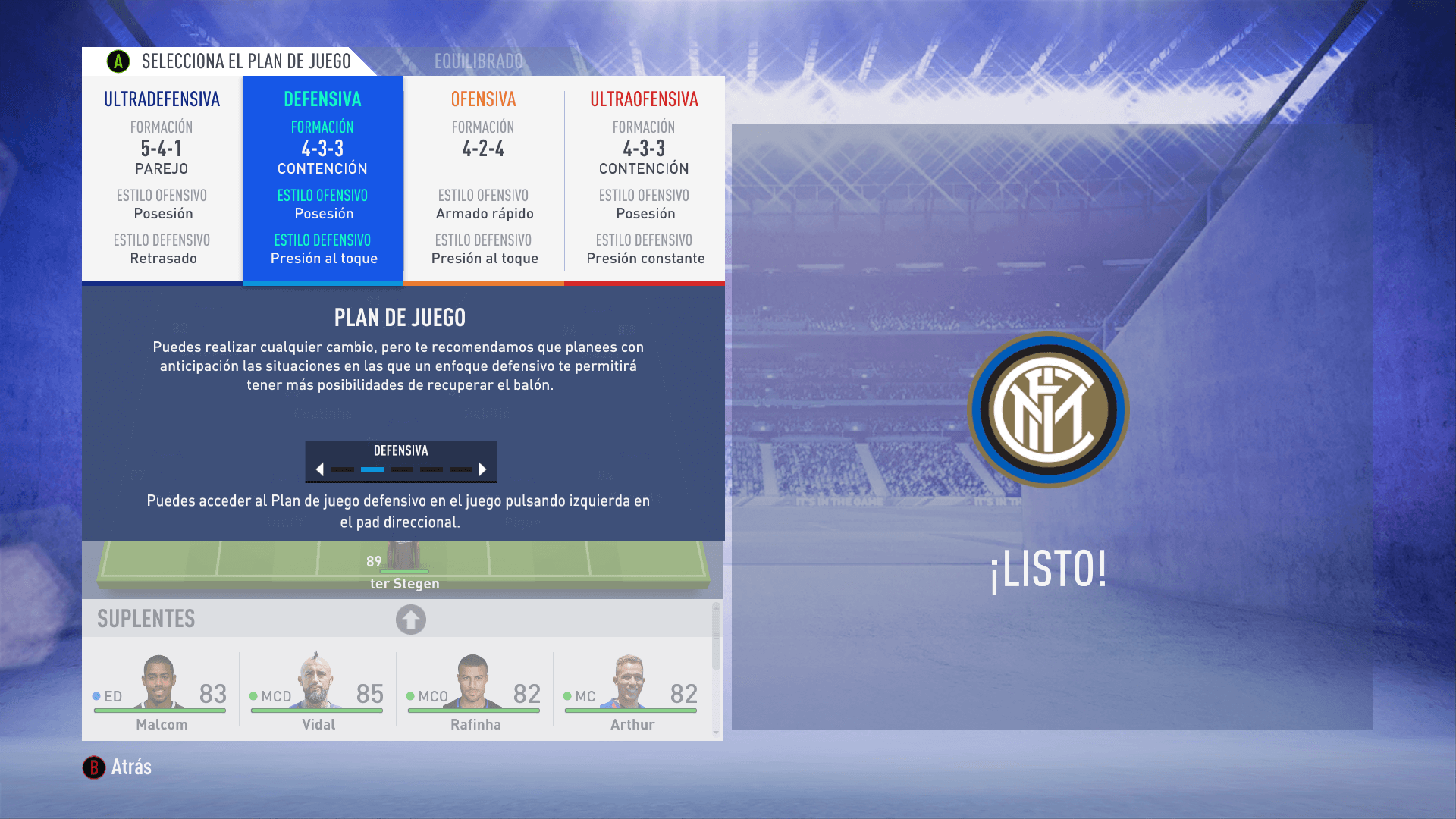Select the Ultradefensiva game plan

click(162, 180)
